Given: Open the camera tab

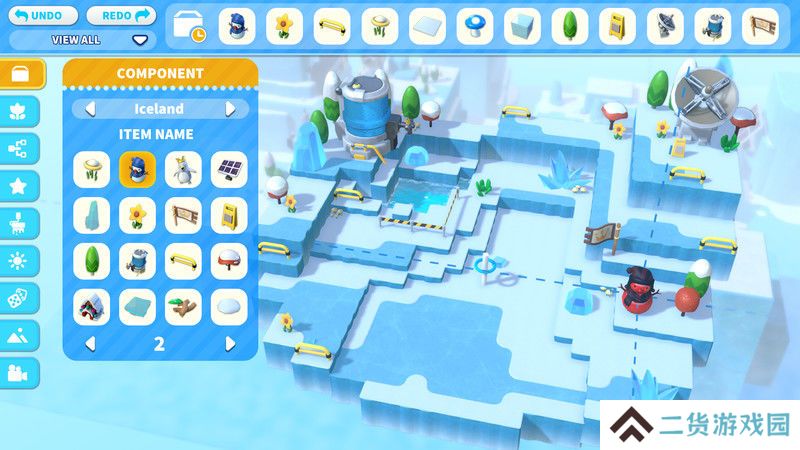Looking at the screenshot, I should pos(20,373).
